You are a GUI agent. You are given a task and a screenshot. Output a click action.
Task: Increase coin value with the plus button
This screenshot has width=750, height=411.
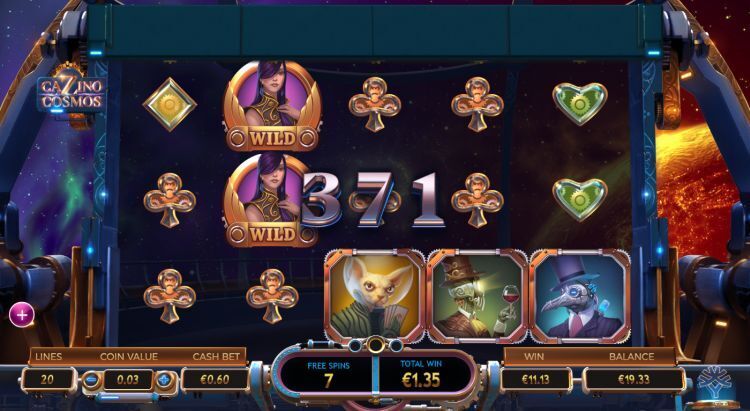(x=164, y=380)
